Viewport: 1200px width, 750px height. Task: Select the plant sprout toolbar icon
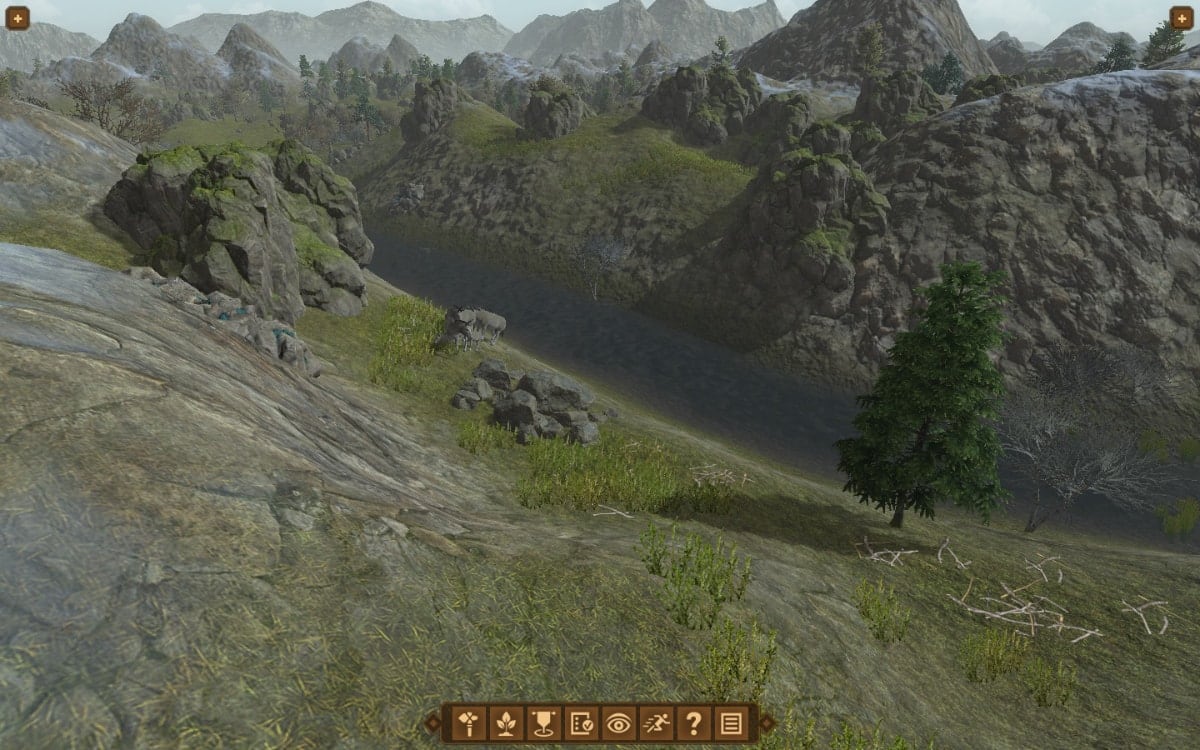point(506,722)
